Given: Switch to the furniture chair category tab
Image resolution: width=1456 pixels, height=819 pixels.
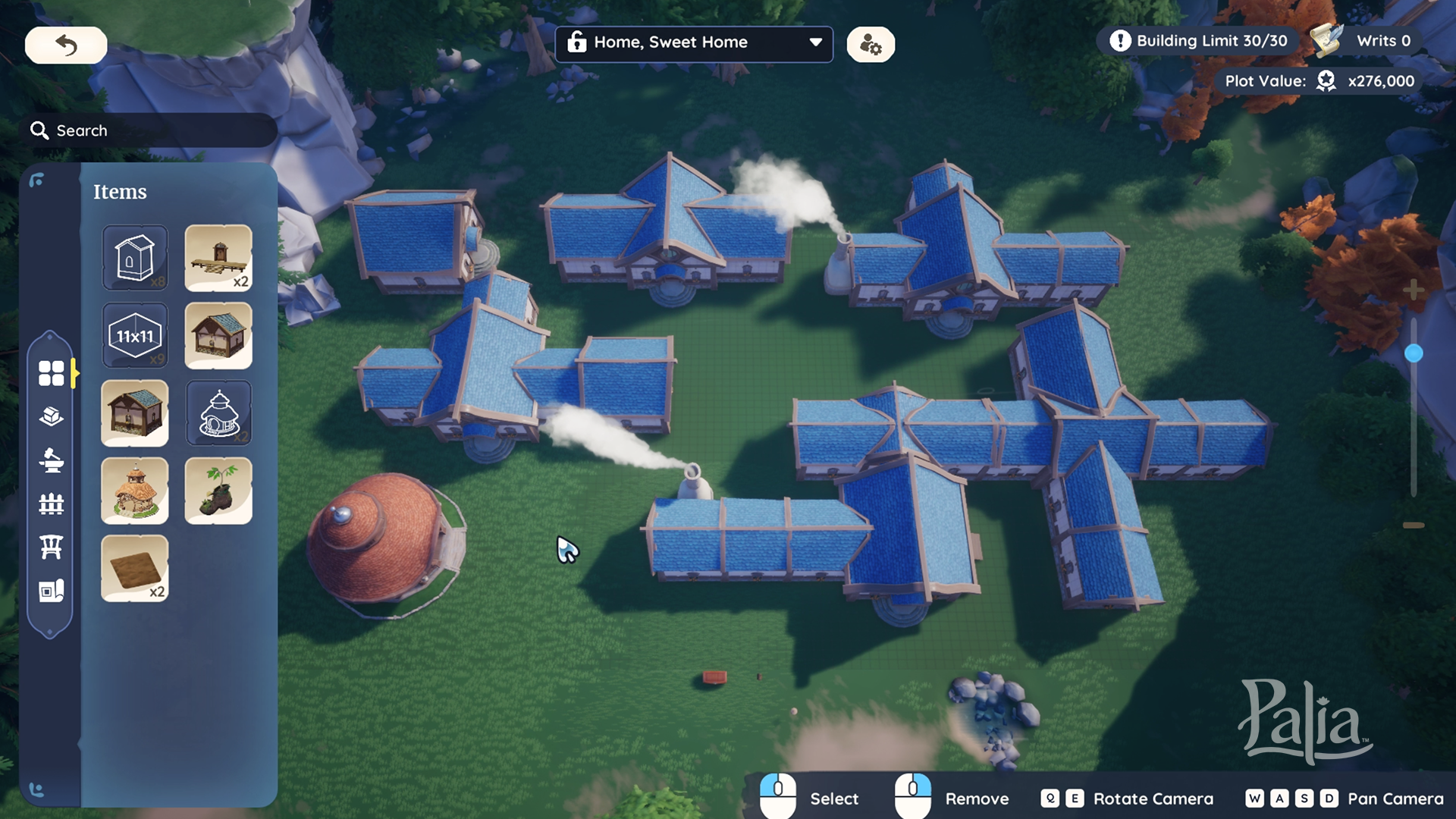Looking at the screenshot, I should (x=51, y=547).
